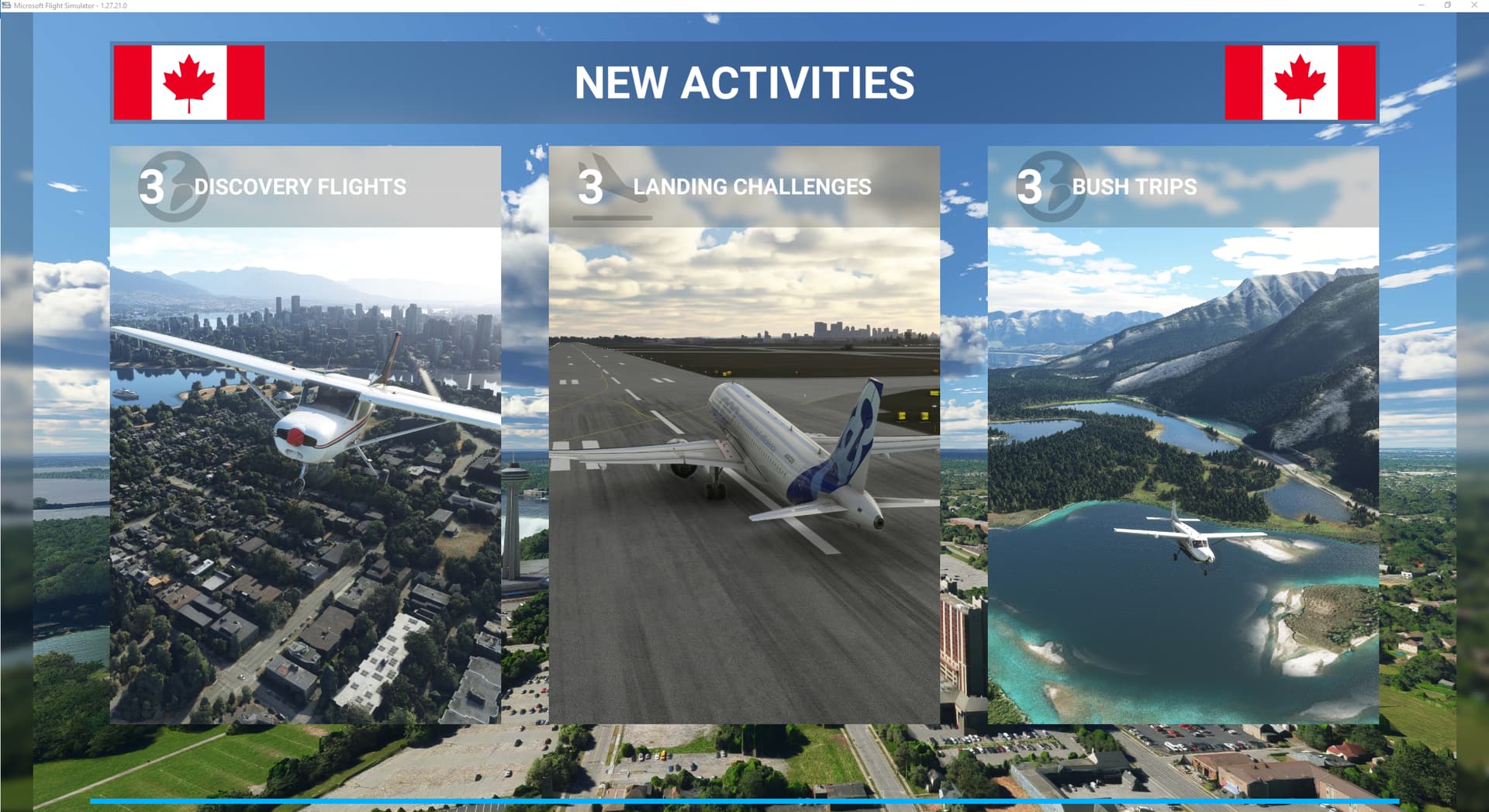Click the number 3 badge on Bush Trips
1489x812 pixels.
point(1032,186)
